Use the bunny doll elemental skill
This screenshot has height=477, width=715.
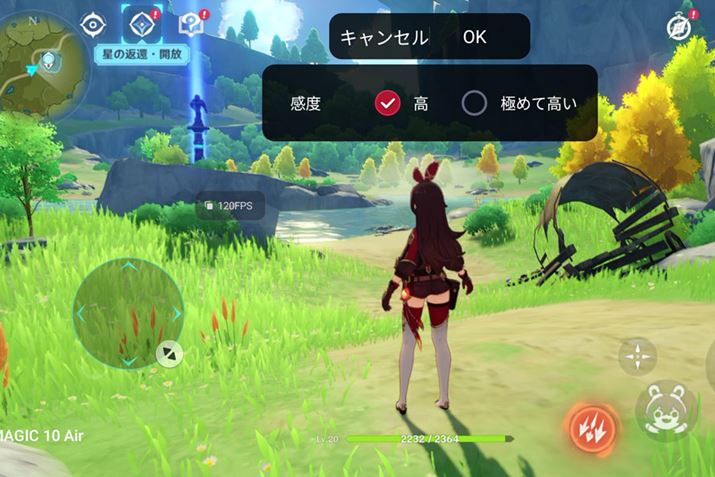(x=664, y=408)
